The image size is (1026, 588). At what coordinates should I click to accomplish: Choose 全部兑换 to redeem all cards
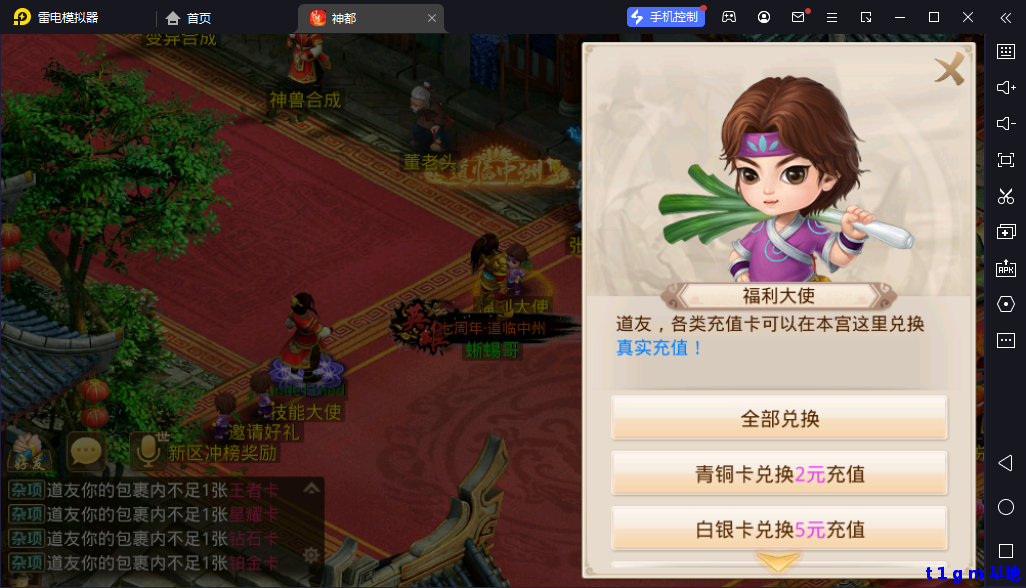pyautogui.click(x=779, y=418)
